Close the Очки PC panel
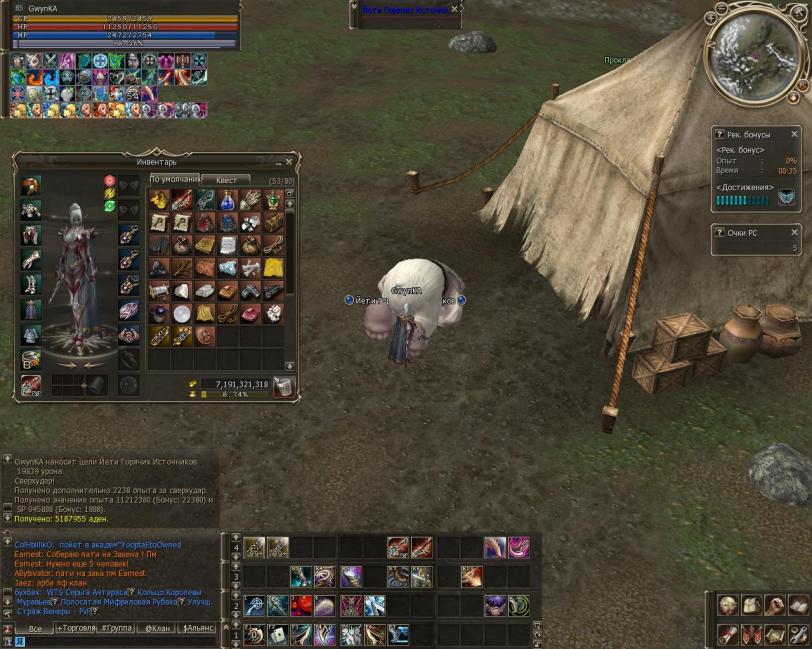The height and width of the screenshot is (649, 812). 795,232
